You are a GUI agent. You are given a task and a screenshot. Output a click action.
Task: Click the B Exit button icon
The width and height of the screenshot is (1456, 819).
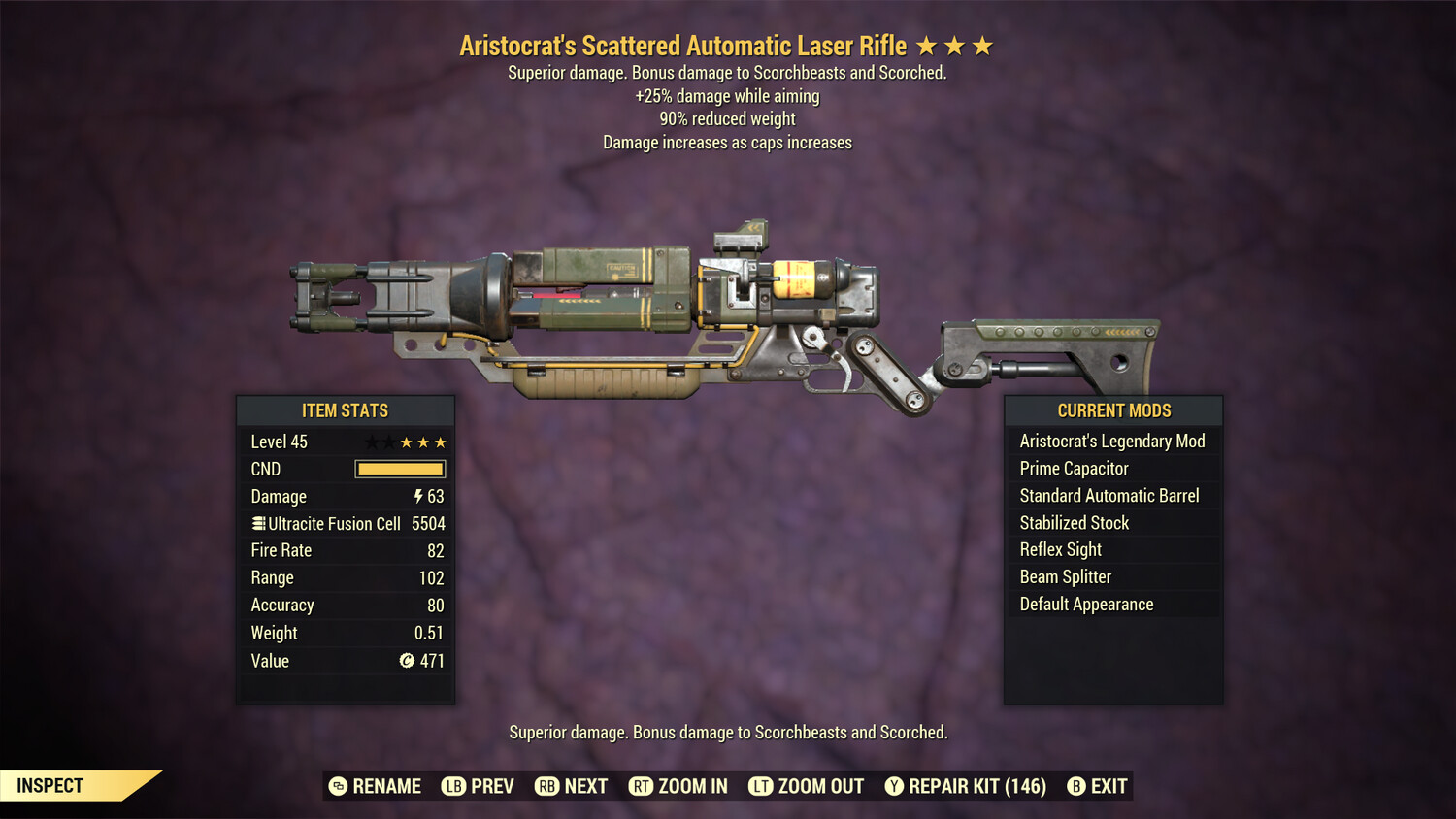[1075, 786]
